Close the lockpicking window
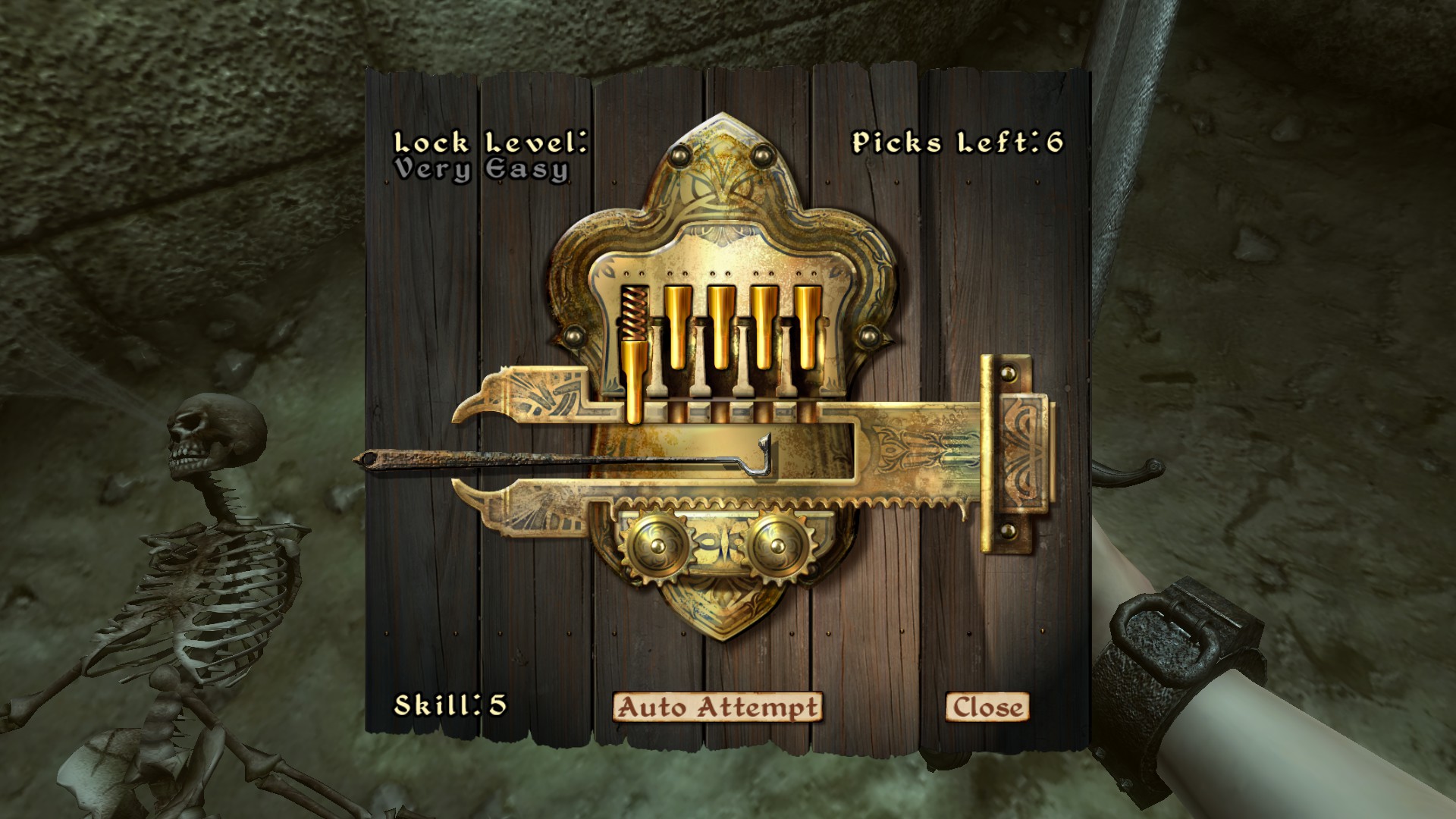1456x819 pixels. 987,707
